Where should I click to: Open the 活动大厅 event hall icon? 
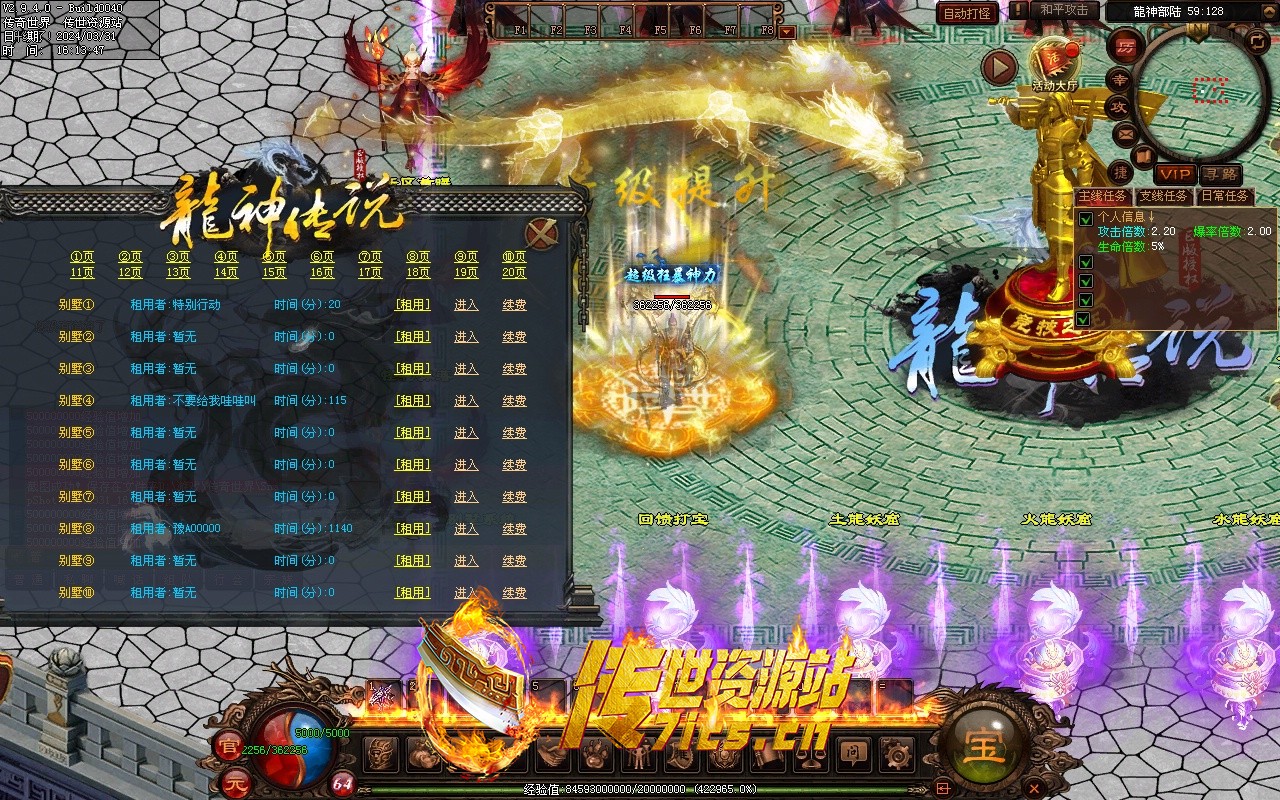[1055, 60]
